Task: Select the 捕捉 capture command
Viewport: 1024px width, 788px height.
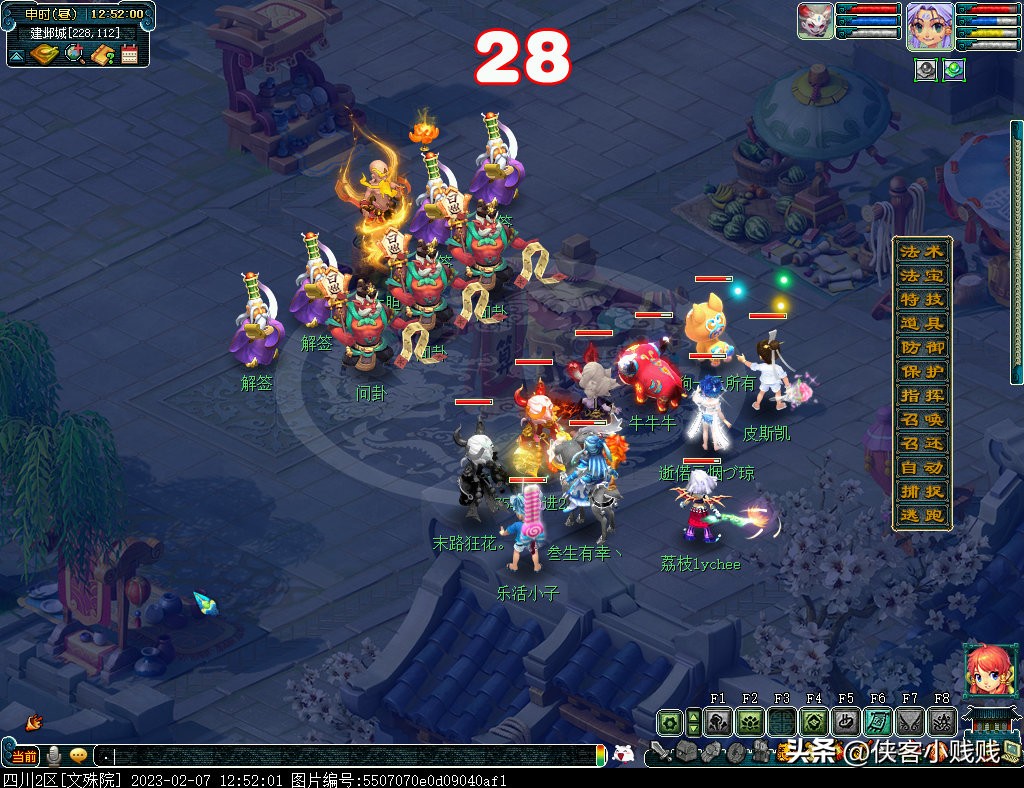Action: click(x=921, y=492)
